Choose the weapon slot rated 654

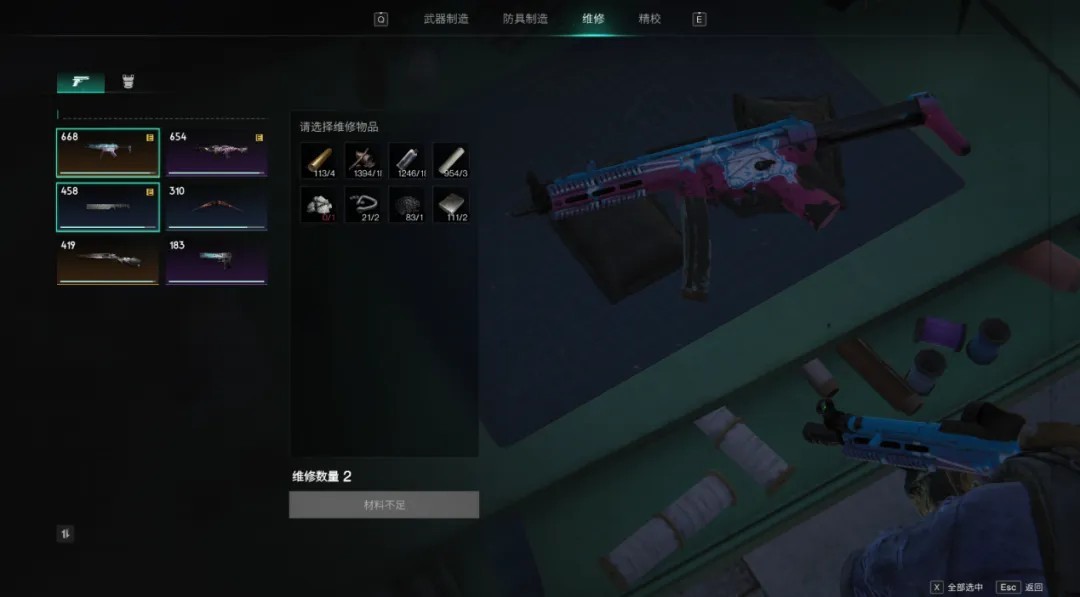217,152
